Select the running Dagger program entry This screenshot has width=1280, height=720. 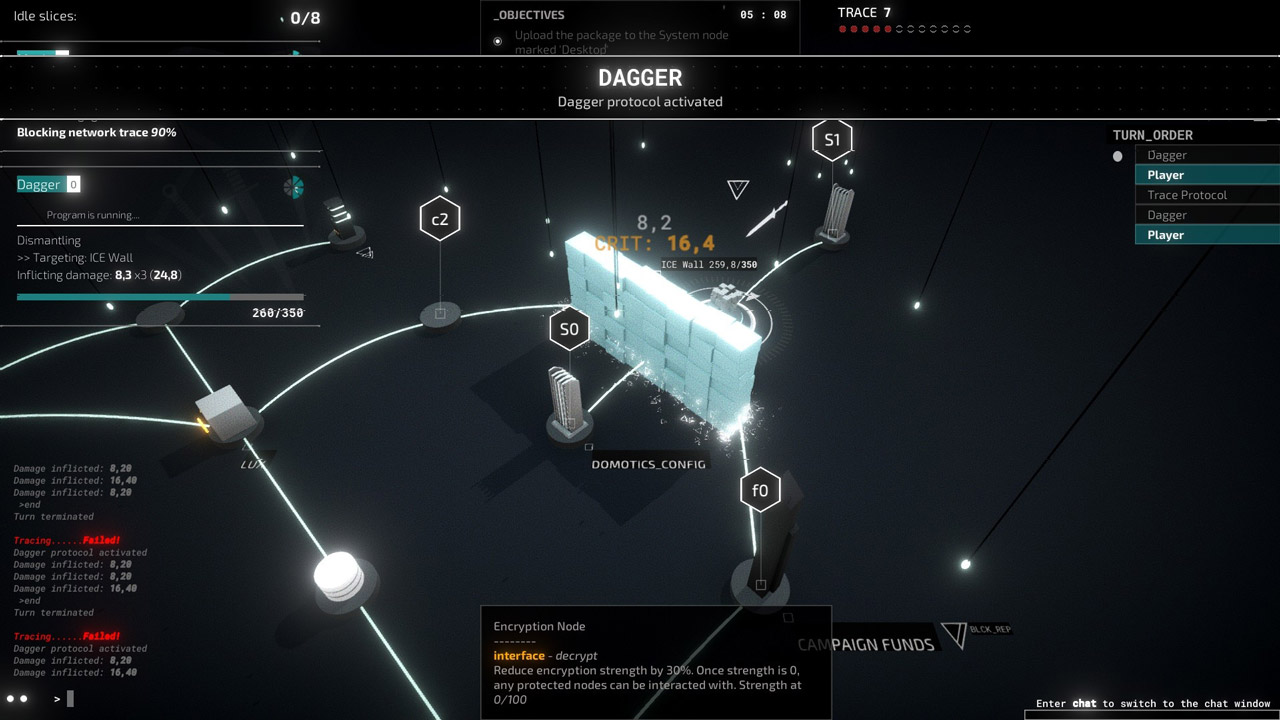(x=39, y=185)
